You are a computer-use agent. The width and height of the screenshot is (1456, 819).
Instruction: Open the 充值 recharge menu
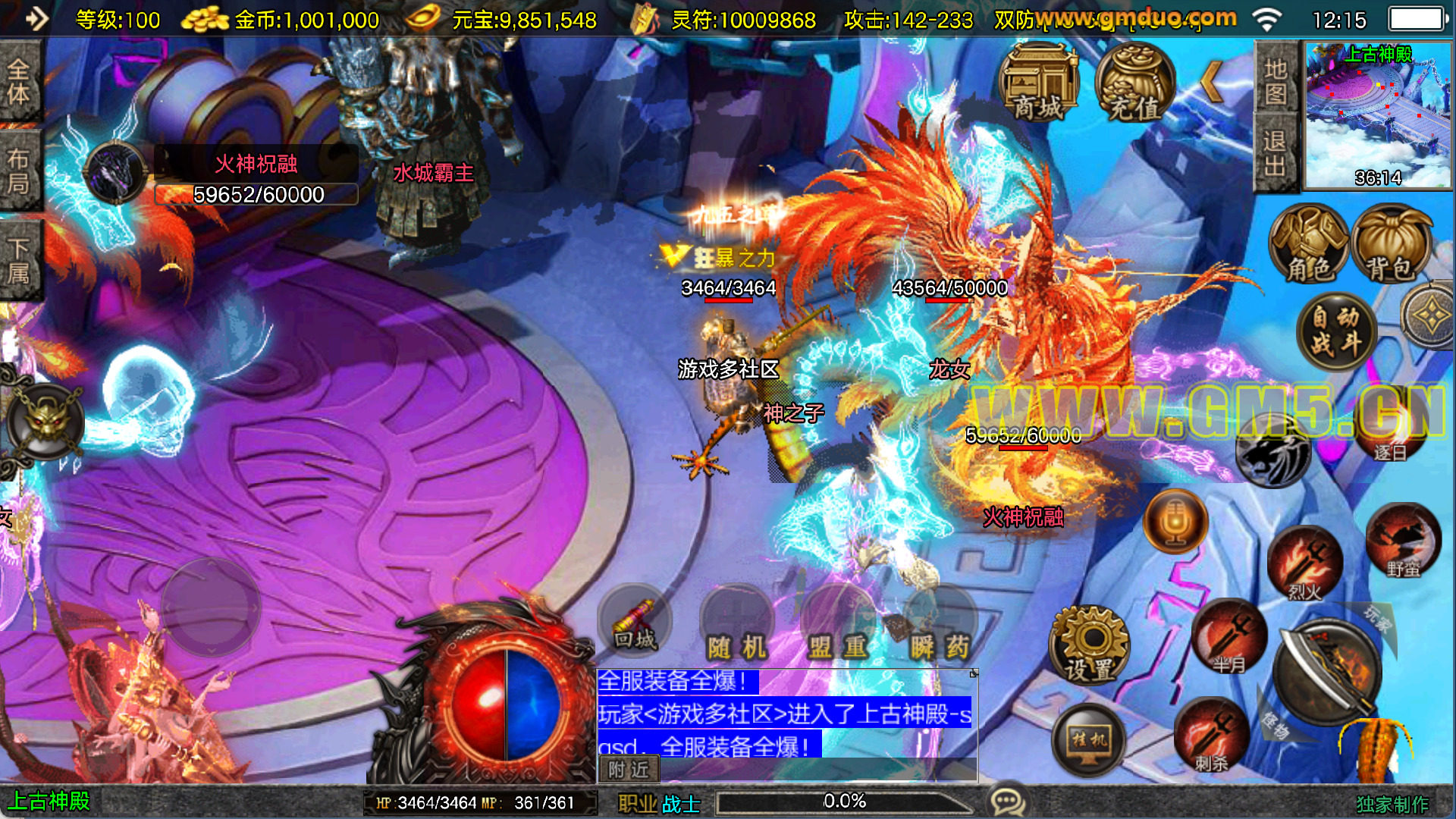point(1135,83)
